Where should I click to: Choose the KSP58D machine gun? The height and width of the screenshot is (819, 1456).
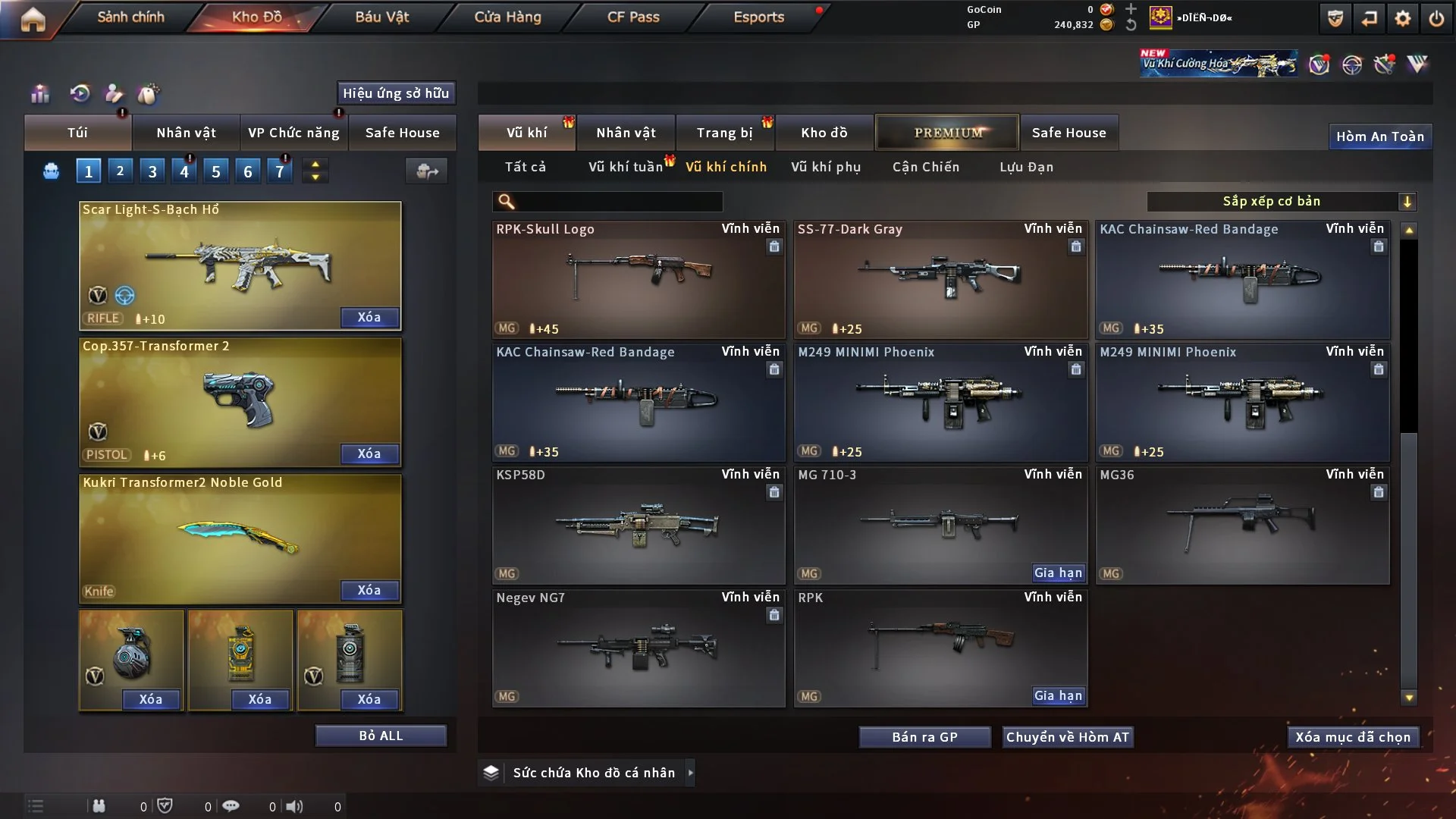coord(638,525)
